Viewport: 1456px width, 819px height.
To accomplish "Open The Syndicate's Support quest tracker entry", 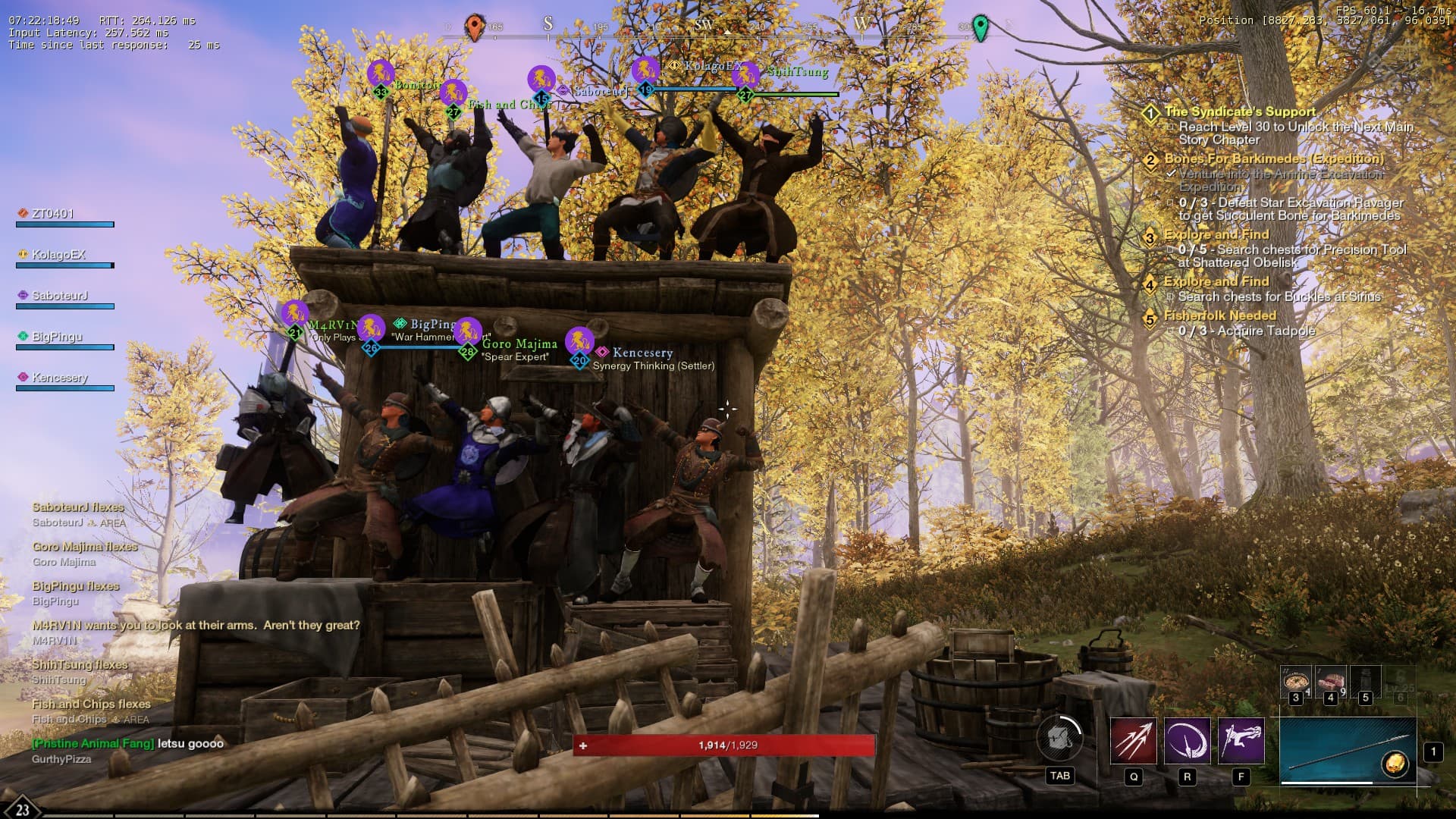I will [1240, 111].
